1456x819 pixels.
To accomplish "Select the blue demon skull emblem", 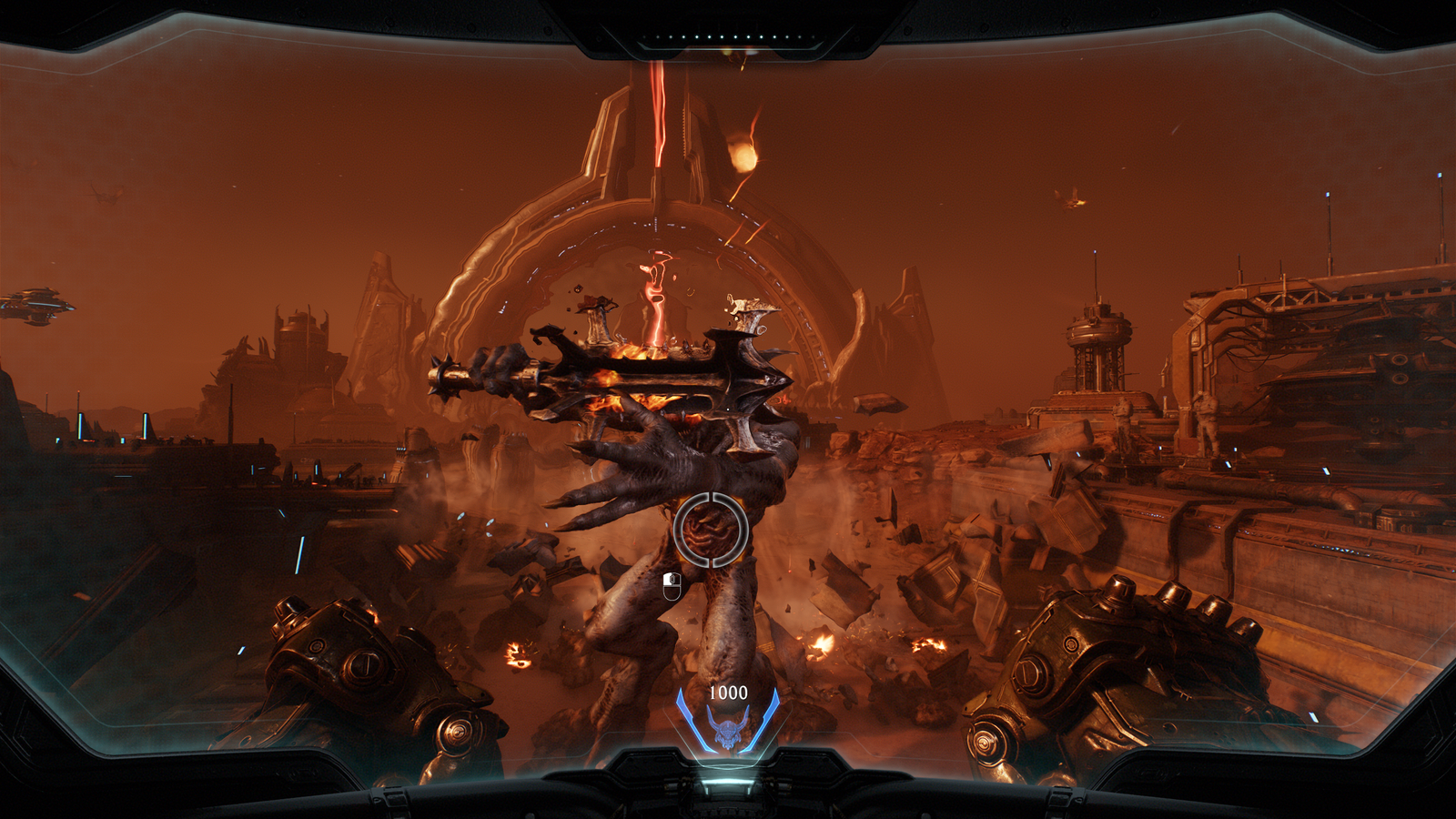I will coord(727,730).
